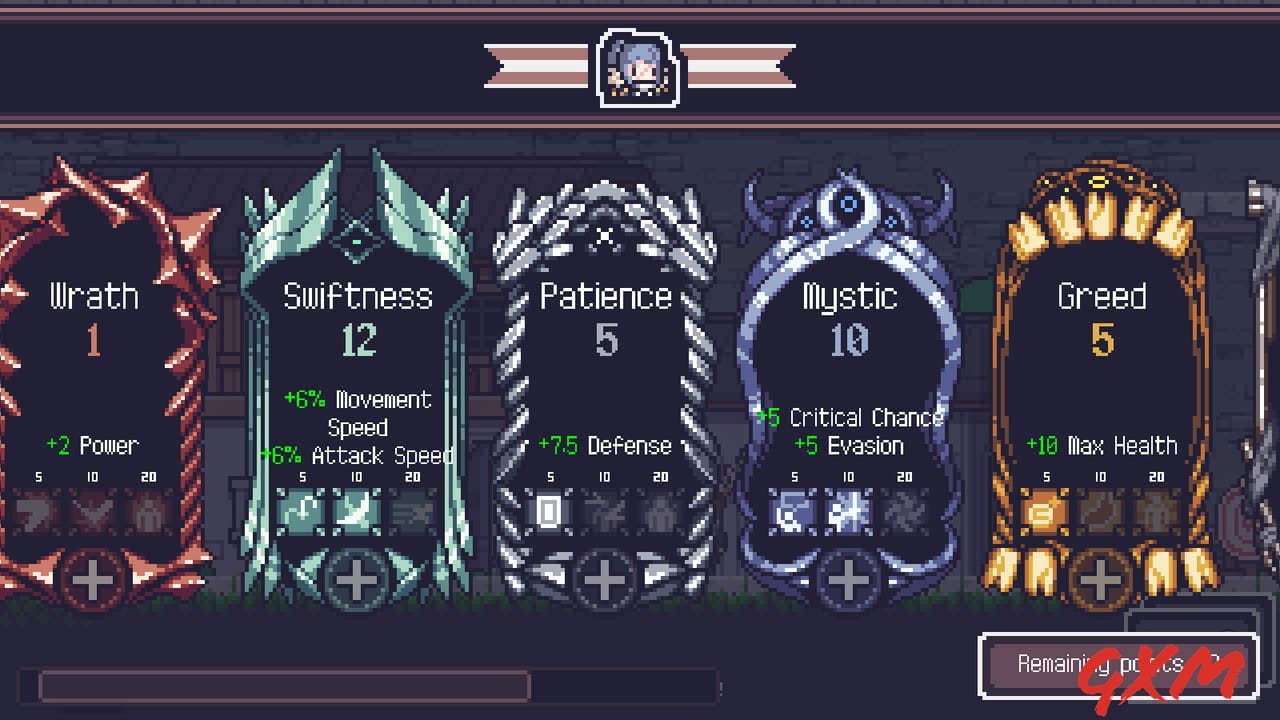
Task: Click the Mystic level-5 critical chance icon
Action: pos(793,515)
